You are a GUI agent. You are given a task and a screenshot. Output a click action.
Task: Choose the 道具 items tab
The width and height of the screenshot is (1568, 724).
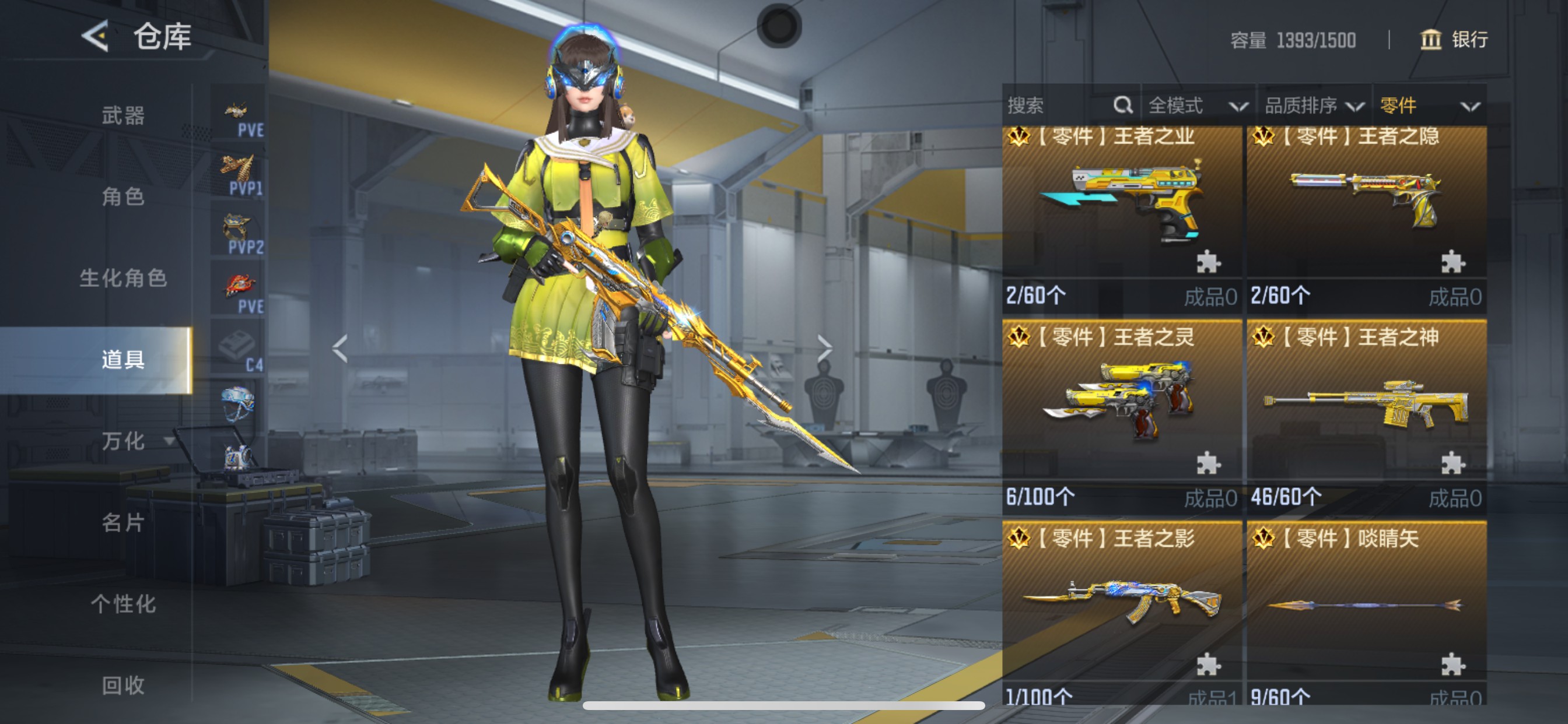pos(123,360)
